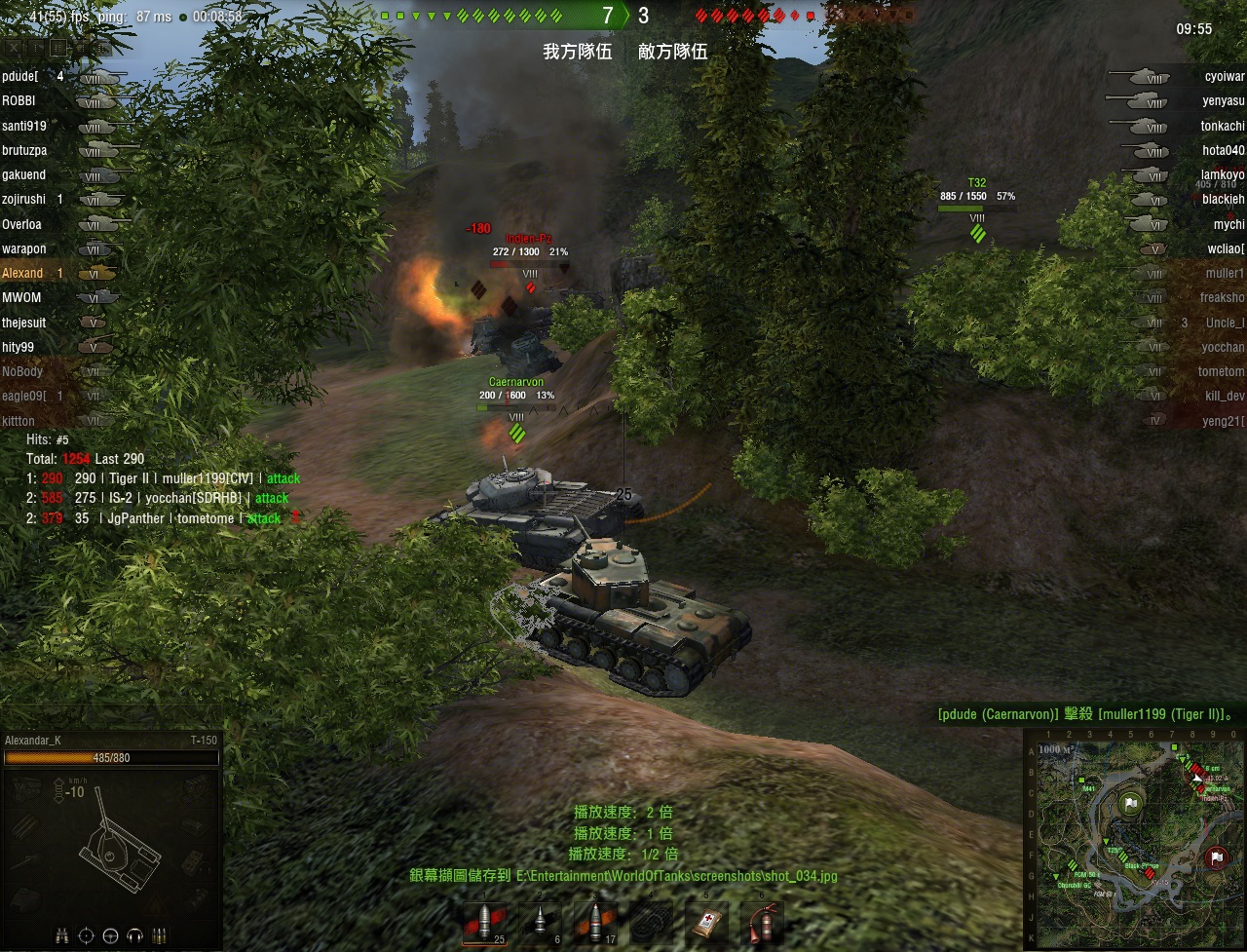The image size is (1247, 952).
Task: Select the armor-piercing shell with 25 rounds
Action: (485, 922)
